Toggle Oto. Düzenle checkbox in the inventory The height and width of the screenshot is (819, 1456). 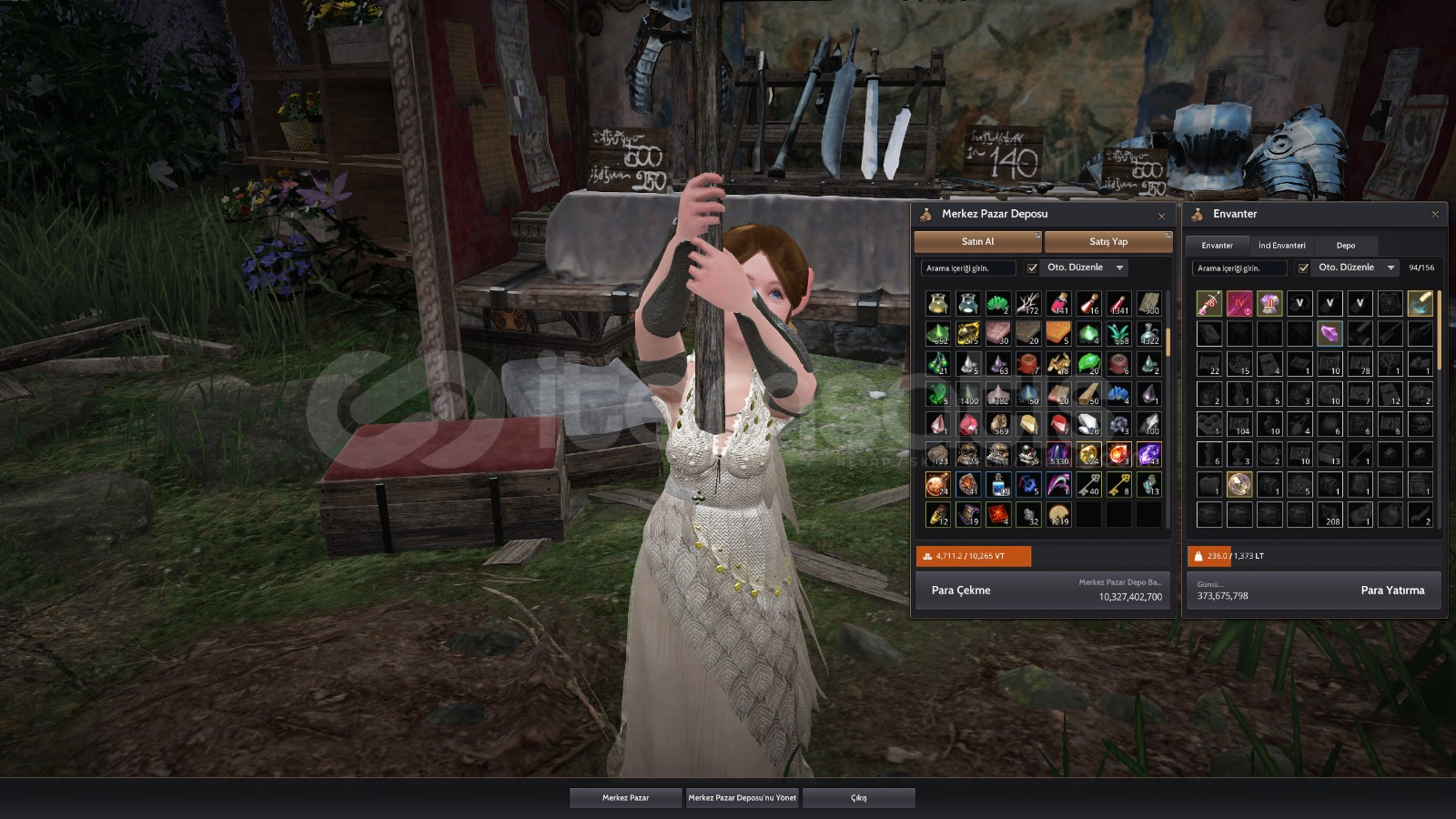[1303, 268]
